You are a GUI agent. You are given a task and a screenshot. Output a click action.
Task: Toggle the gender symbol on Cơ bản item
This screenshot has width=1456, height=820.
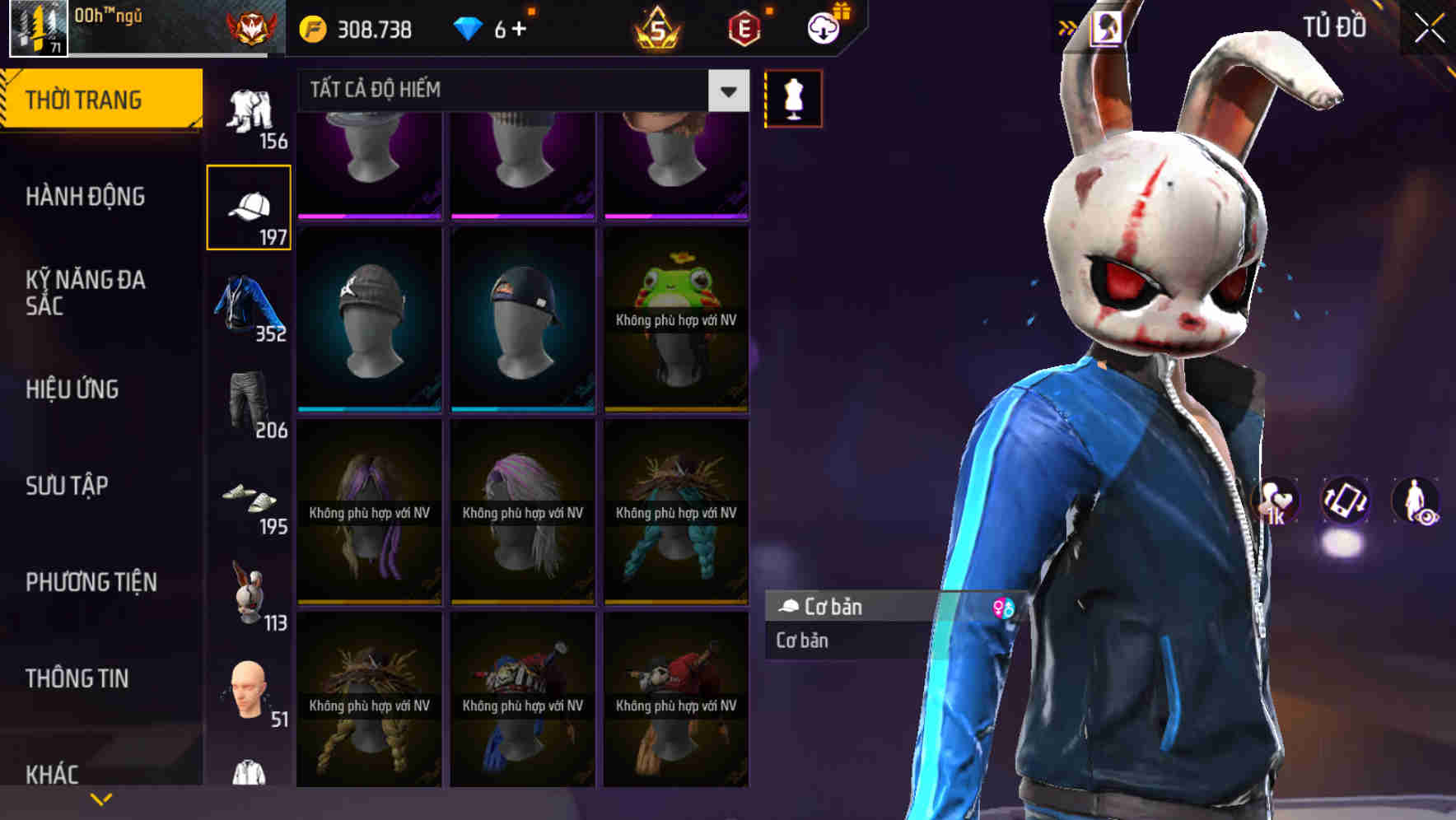tap(1003, 608)
